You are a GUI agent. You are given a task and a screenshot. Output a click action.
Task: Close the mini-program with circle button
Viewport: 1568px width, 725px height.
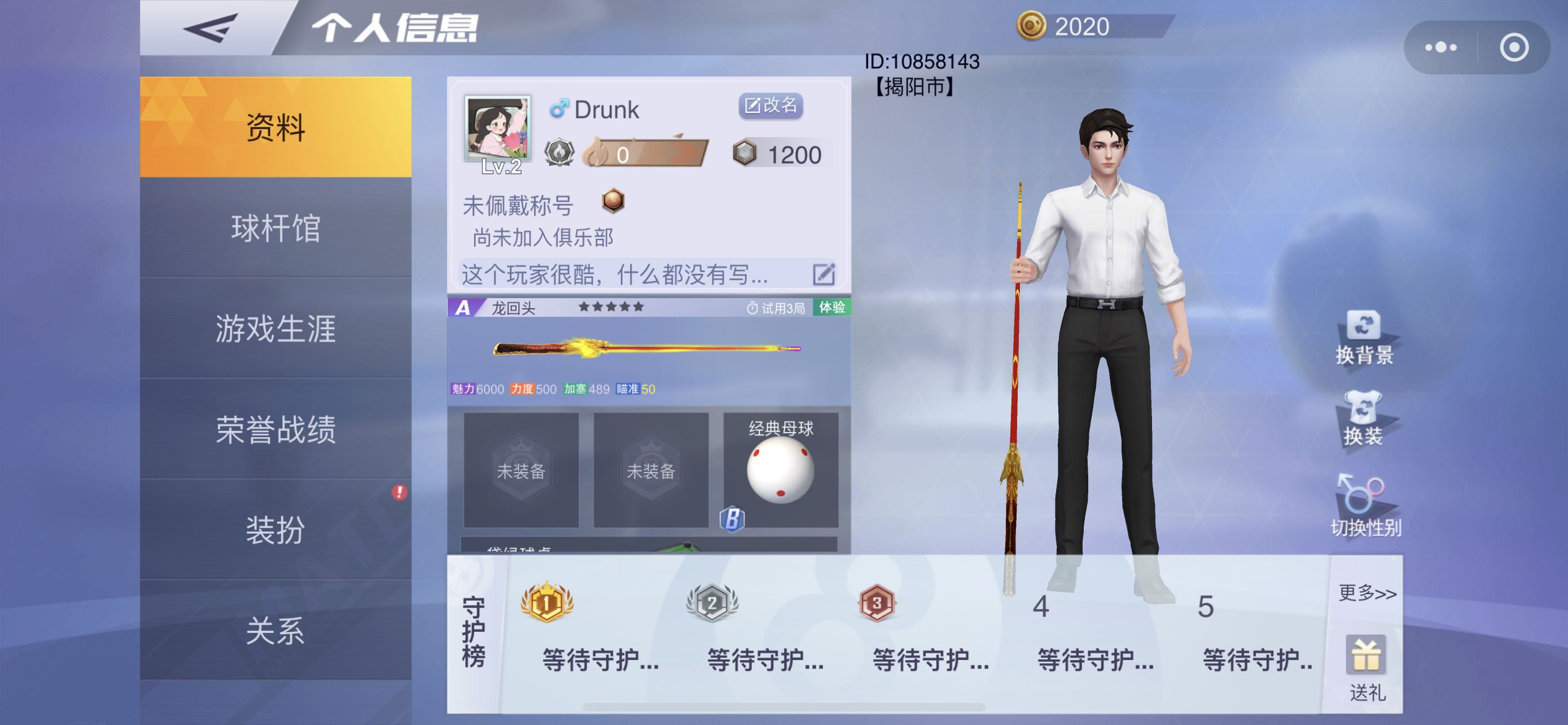coord(1514,47)
